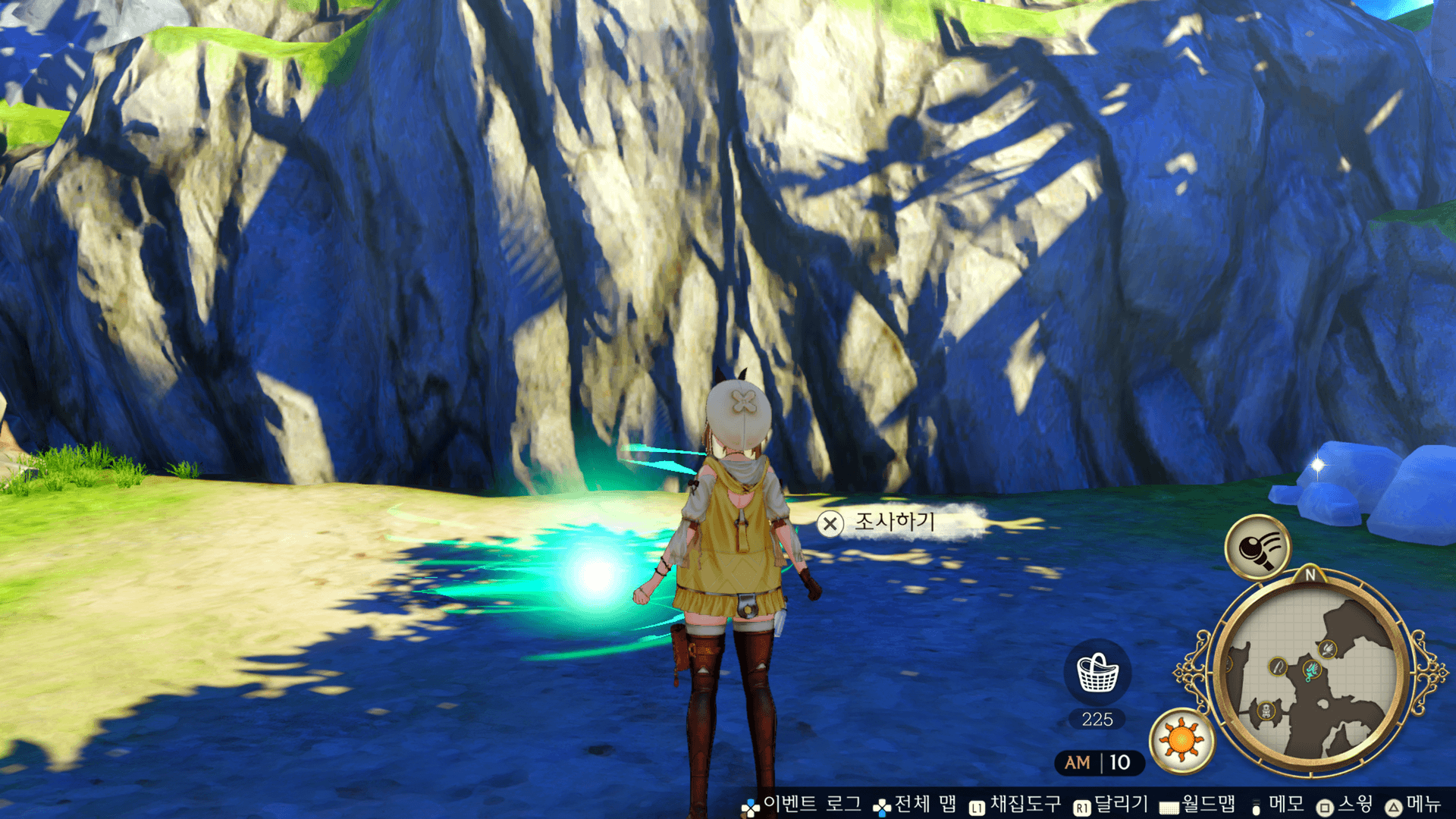Click the sun daytime indicator icon

pyautogui.click(x=1181, y=739)
